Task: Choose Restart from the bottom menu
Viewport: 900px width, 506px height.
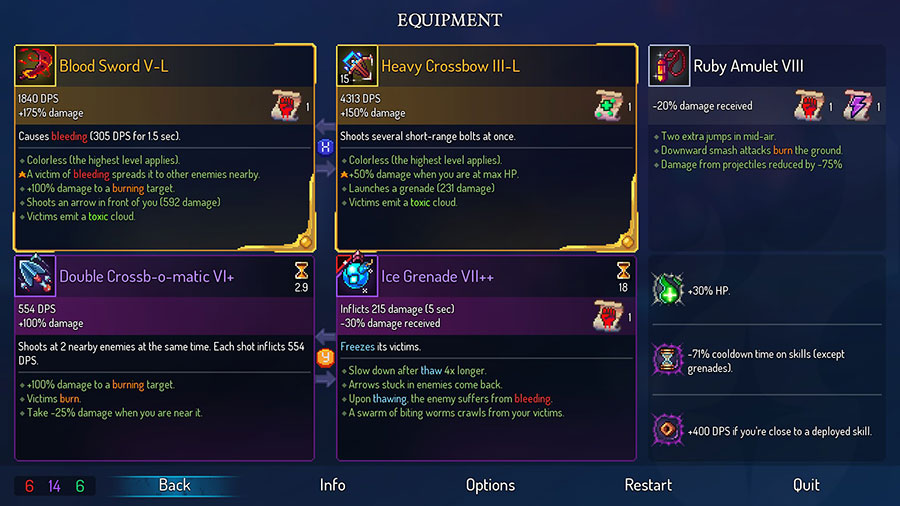Action: (x=648, y=485)
